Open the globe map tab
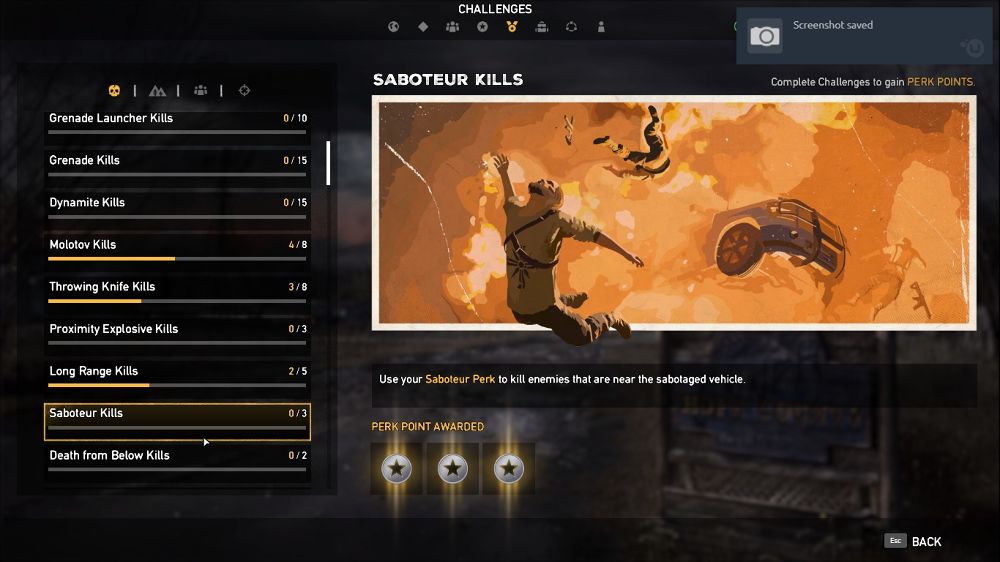 point(393,27)
